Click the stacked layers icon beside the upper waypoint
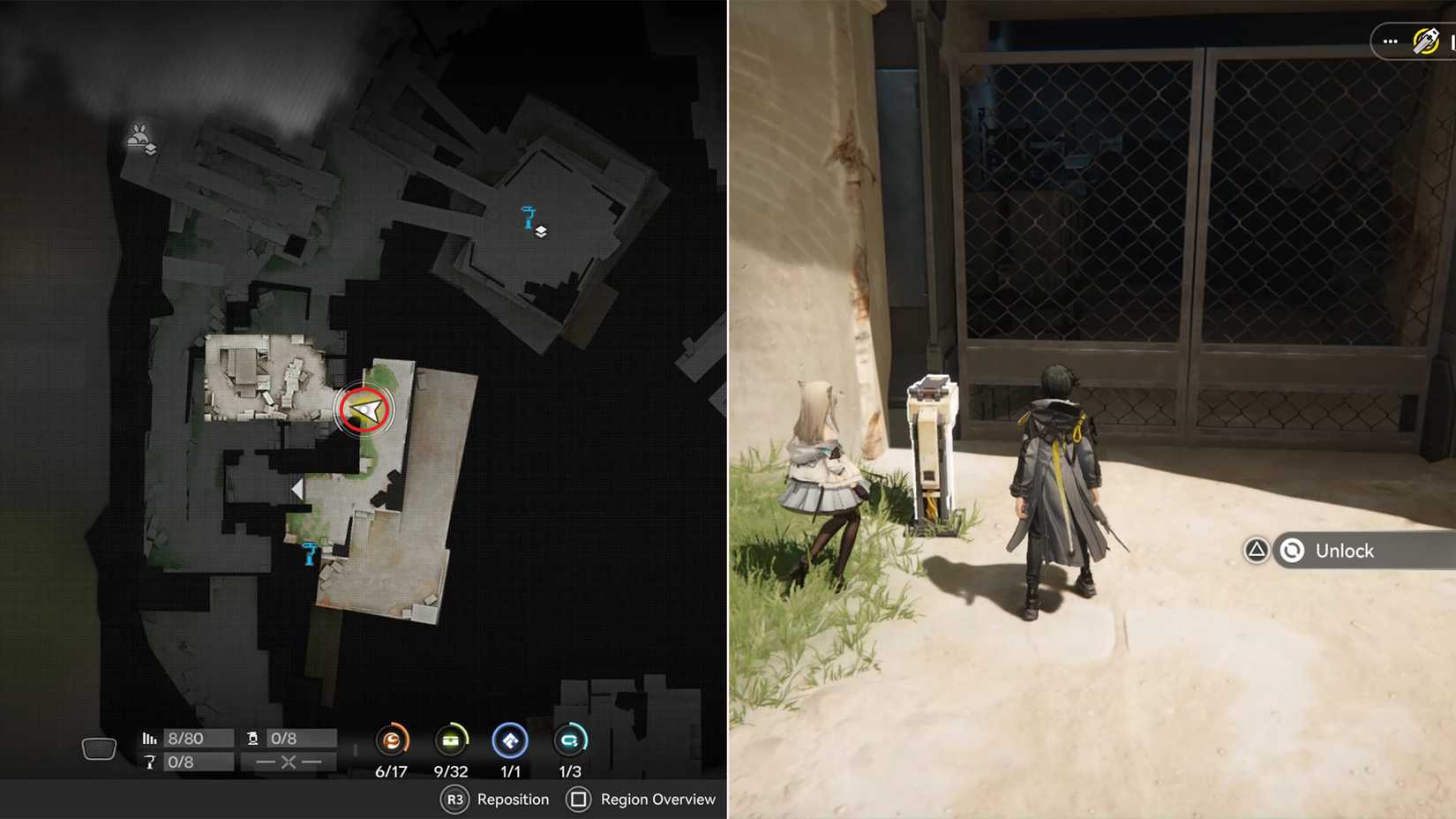Screen dimensions: 1456x819 (x=540, y=231)
